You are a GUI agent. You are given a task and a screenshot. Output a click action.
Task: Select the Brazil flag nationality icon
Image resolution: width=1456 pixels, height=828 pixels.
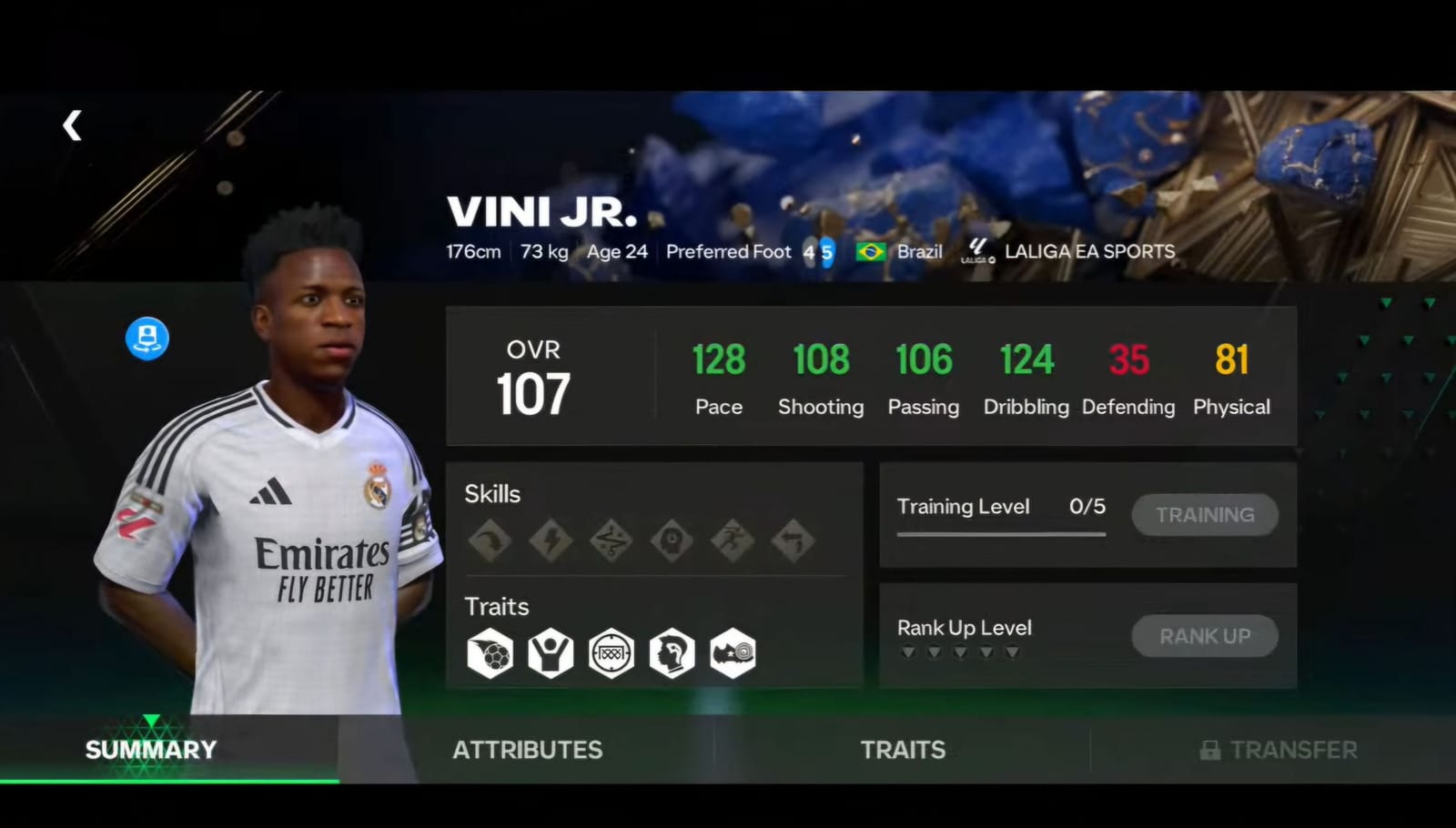pyautogui.click(x=871, y=251)
